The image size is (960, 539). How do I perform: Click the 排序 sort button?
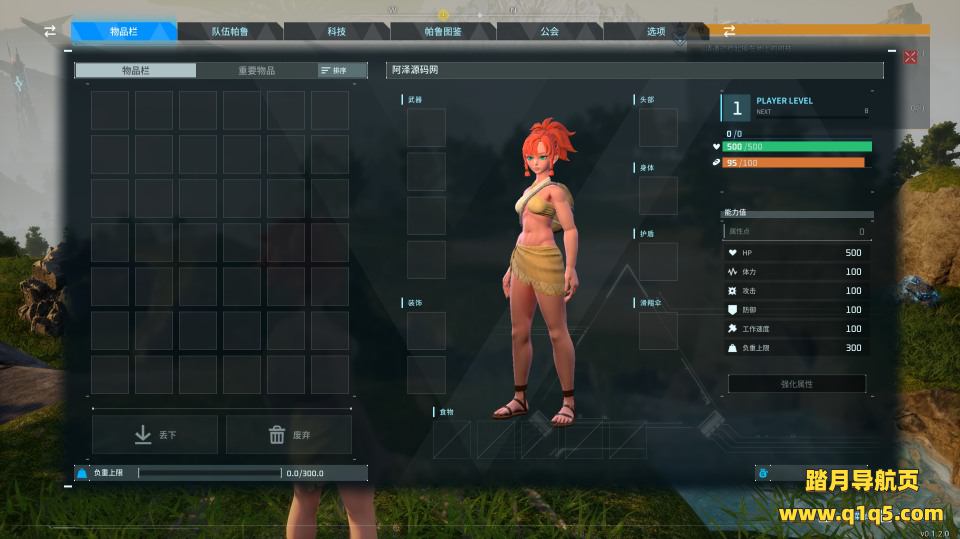(x=333, y=71)
